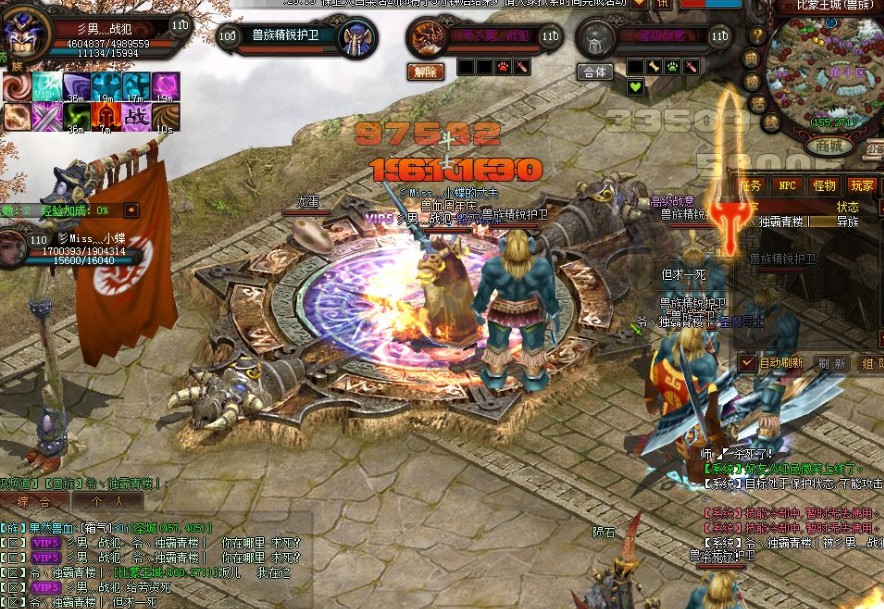Image resolution: width=884 pixels, height=609 pixels.
Task: Switch to the 怪物 monsters tab
Action: click(x=824, y=185)
